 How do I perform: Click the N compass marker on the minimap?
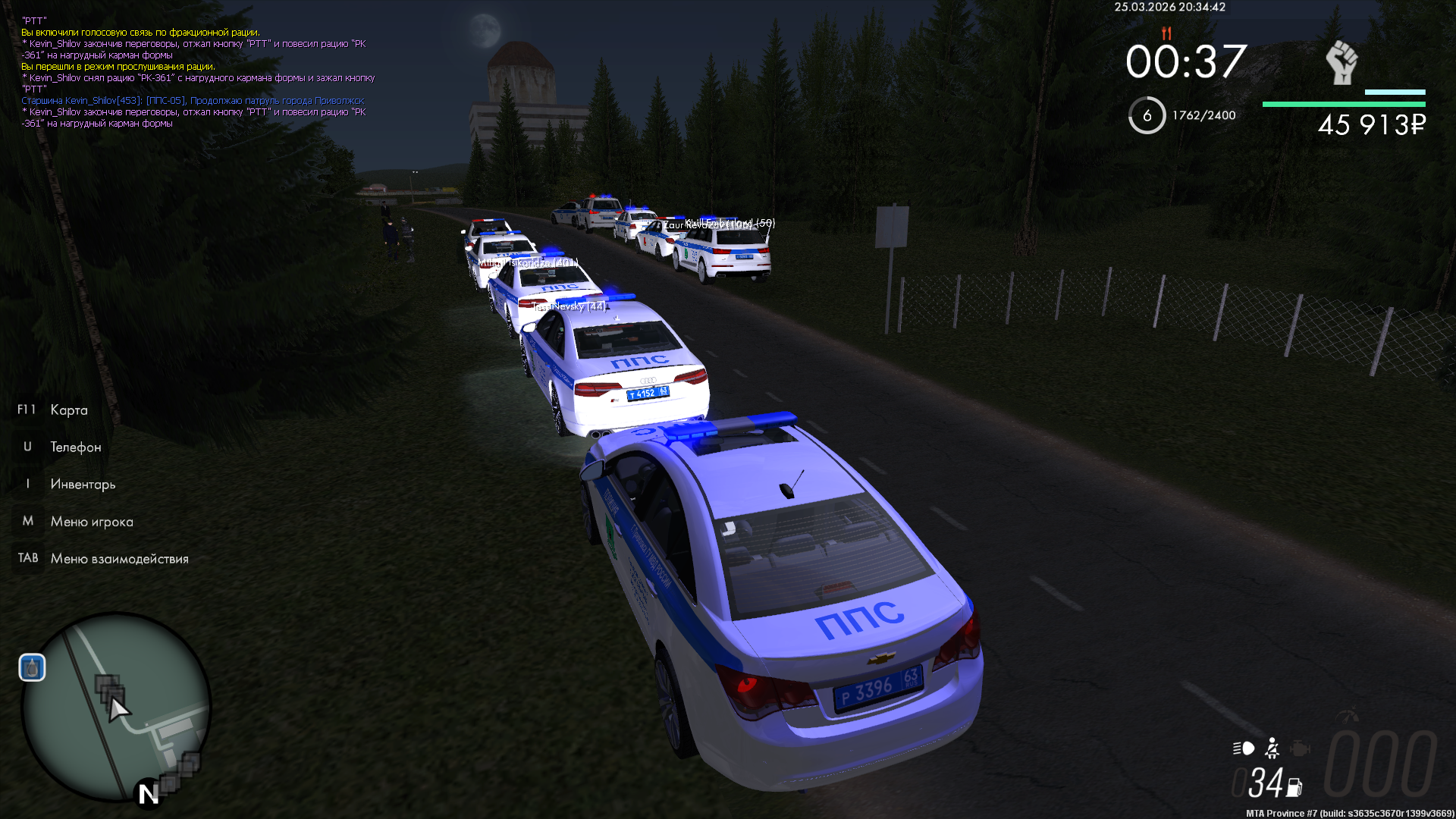point(148,794)
